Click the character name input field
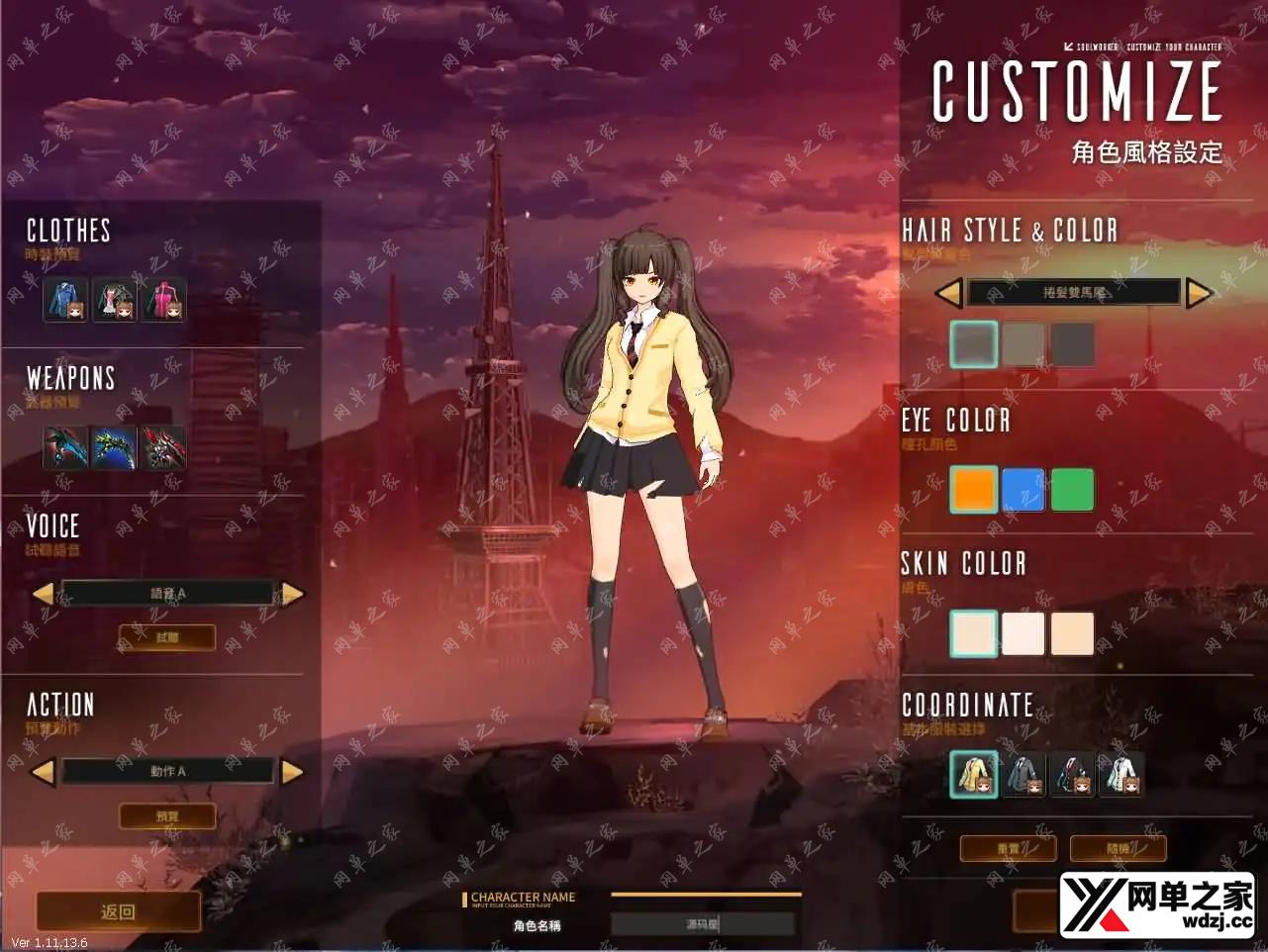Viewport: 1268px width, 952px height. [x=703, y=924]
